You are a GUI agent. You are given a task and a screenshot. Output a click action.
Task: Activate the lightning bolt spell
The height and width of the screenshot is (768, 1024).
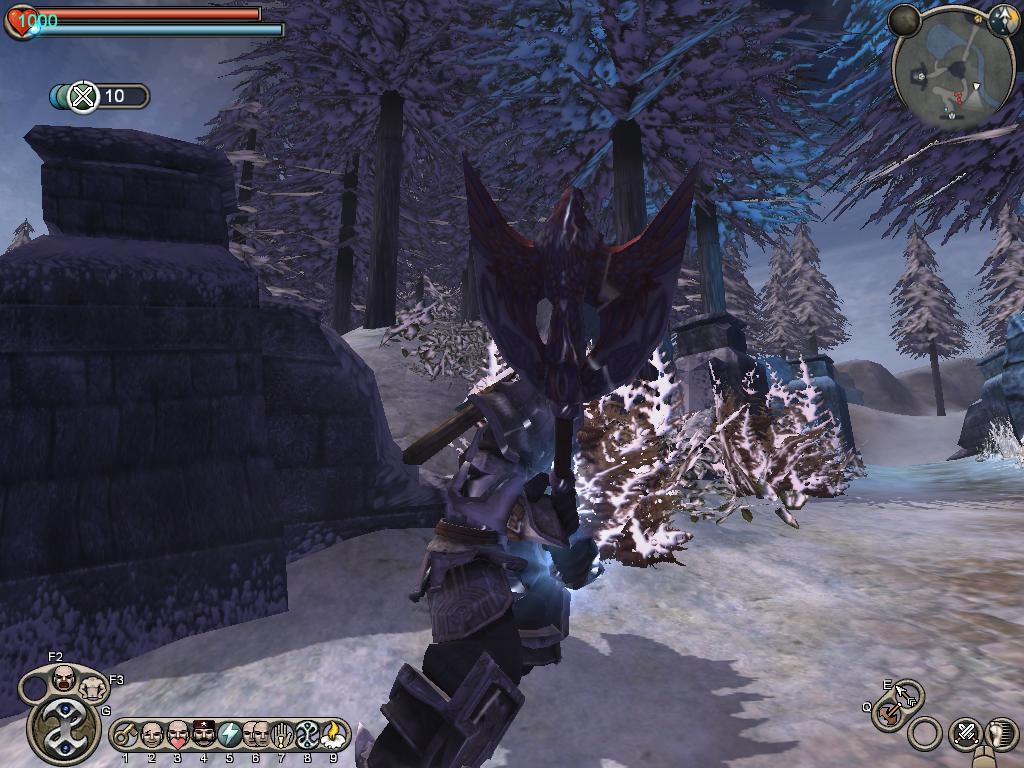(x=230, y=736)
